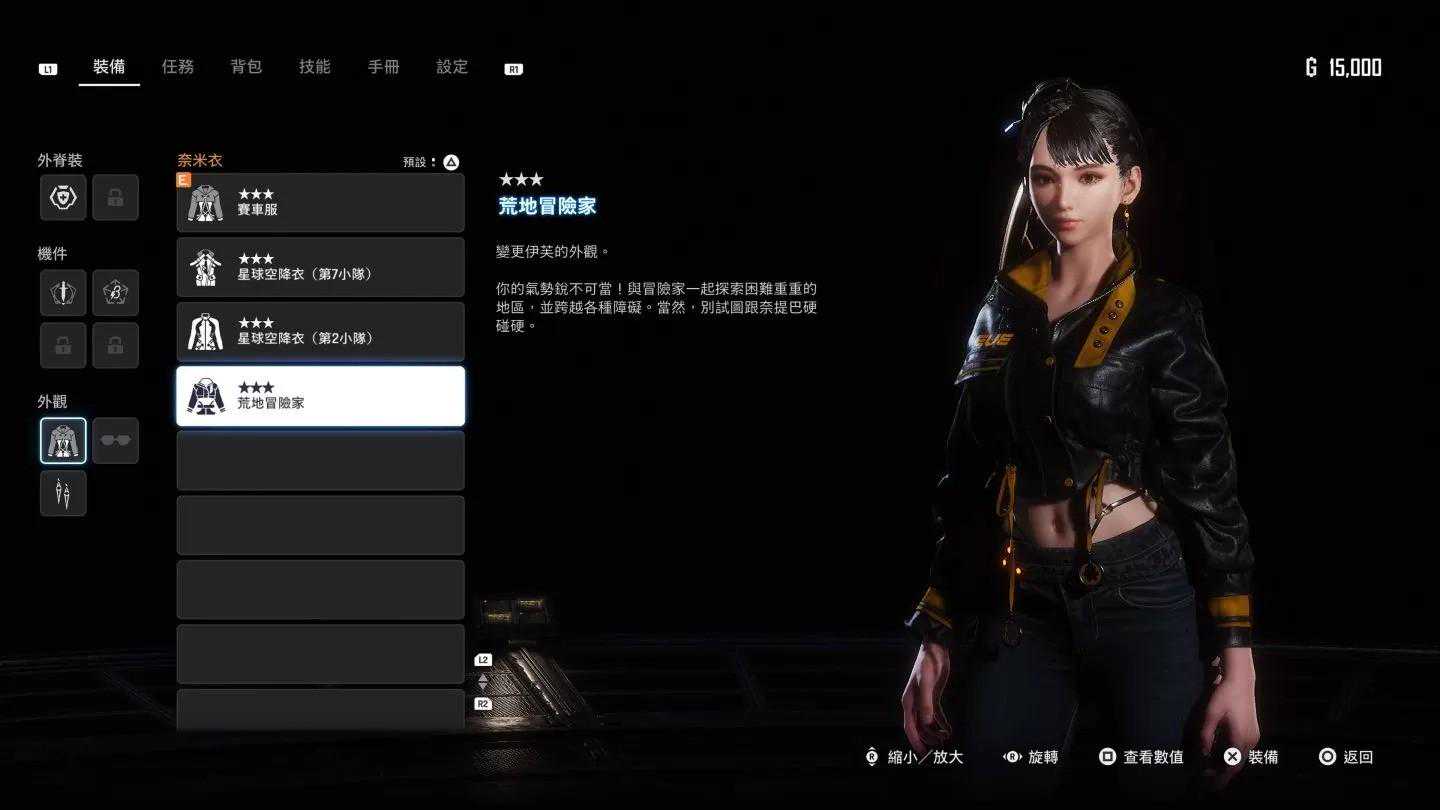The height and width of the screenshot is (810, 1440).
Task: Open the nano suit appearance slot
Action: click(63, 441)
